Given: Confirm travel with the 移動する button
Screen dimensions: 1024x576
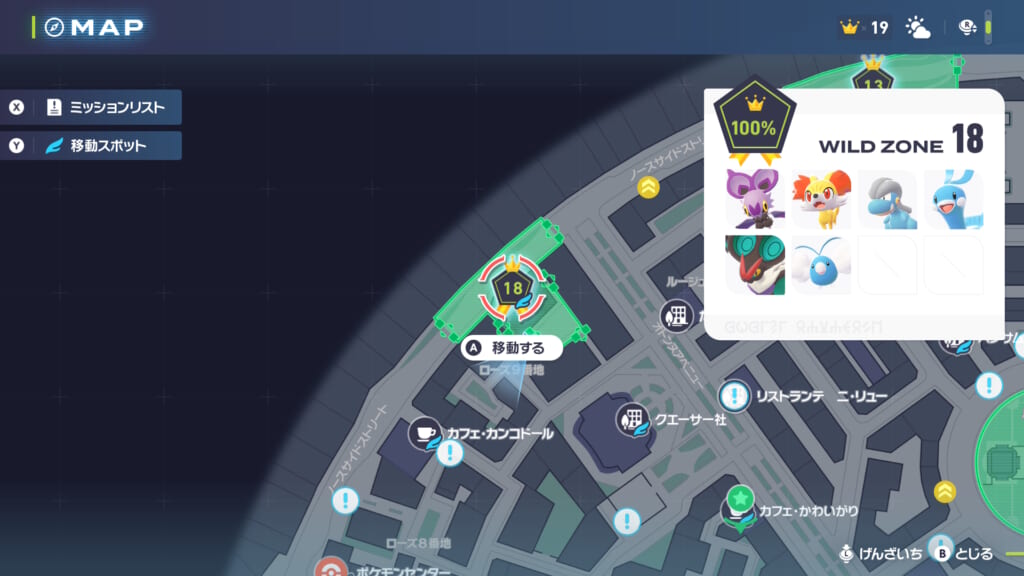Looking at the screenshot, I should (511, 348).
